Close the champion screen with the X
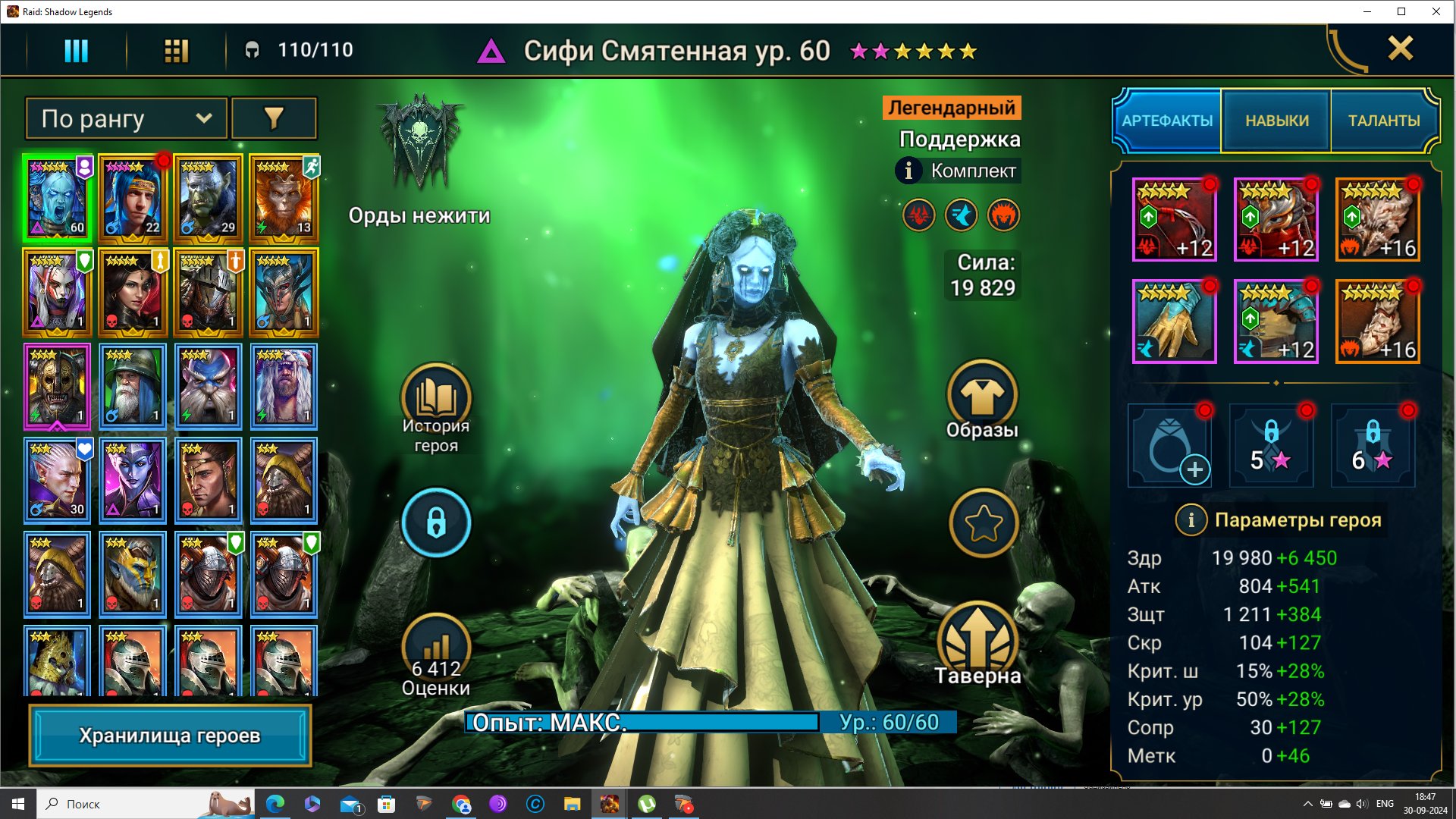 pos(1400,49)
